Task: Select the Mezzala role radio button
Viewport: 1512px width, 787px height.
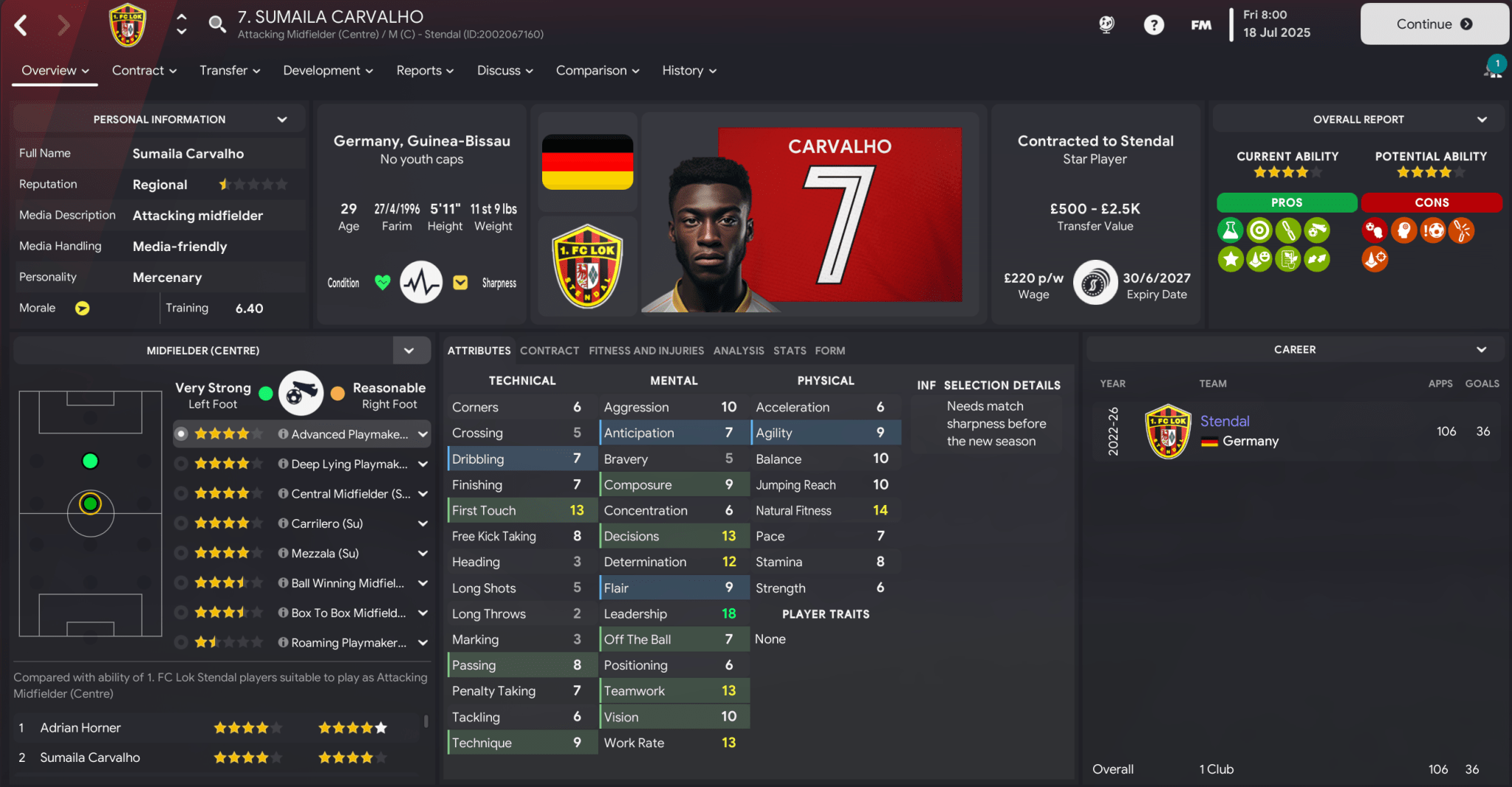Action: 182,552
